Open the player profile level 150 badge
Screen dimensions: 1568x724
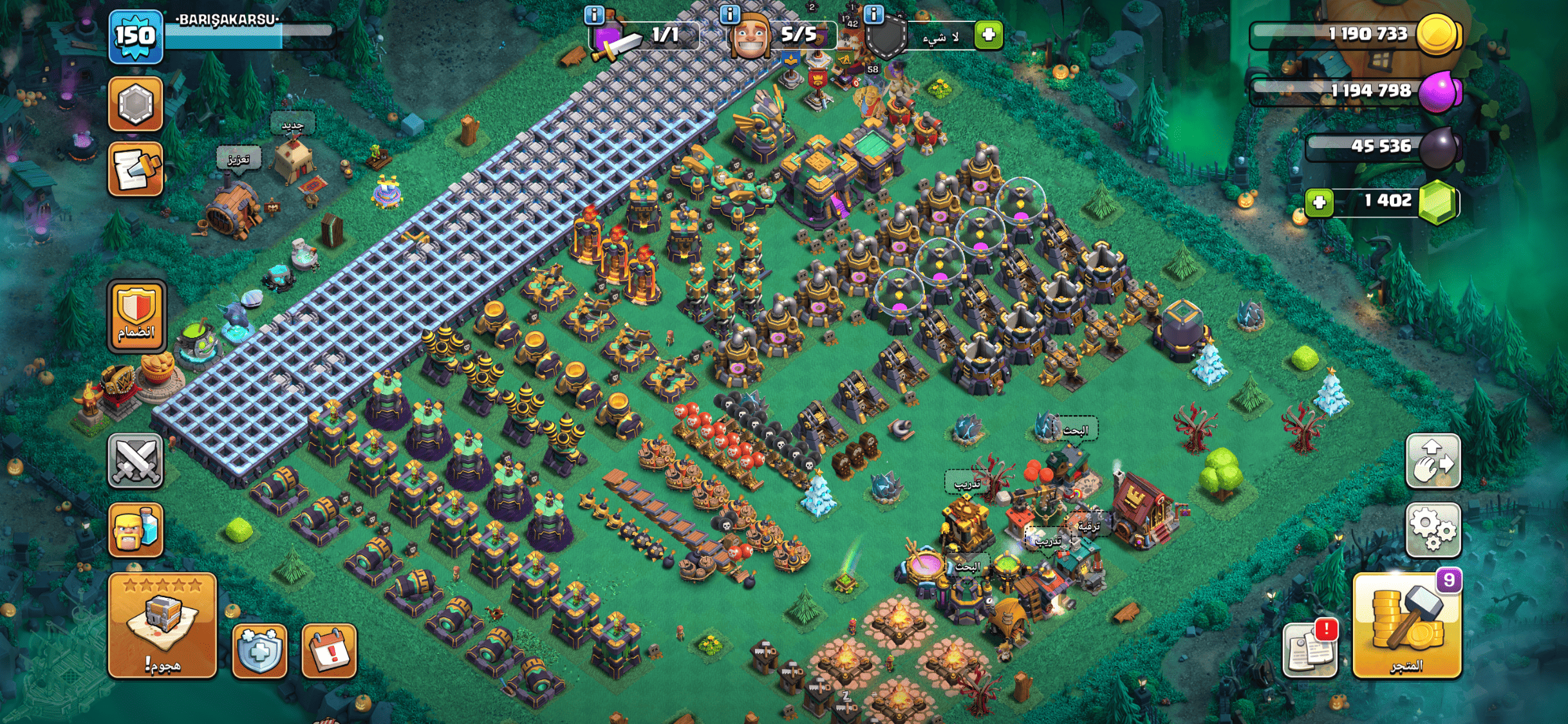pos(135,37)
